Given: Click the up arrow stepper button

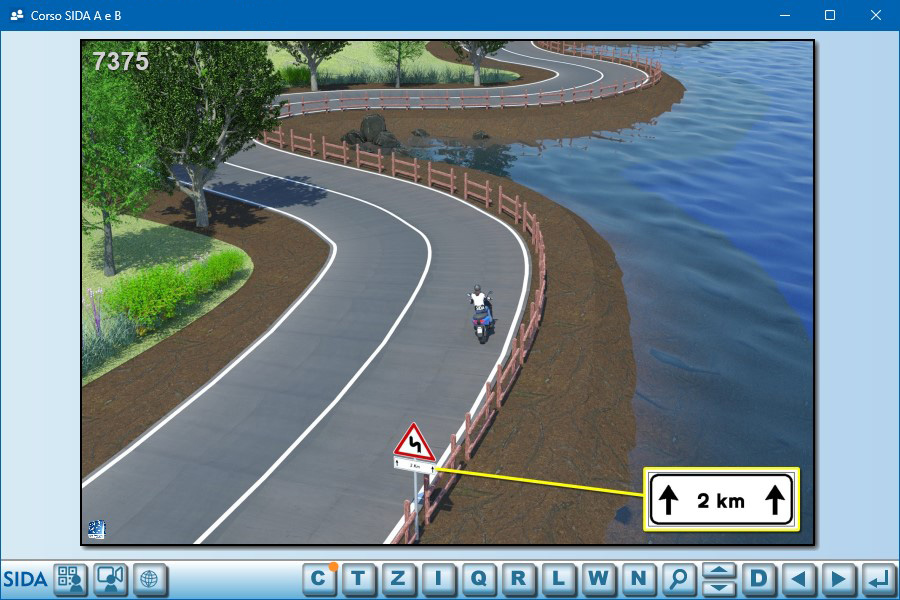Looking at the screenshot, I should coord(719,571).
